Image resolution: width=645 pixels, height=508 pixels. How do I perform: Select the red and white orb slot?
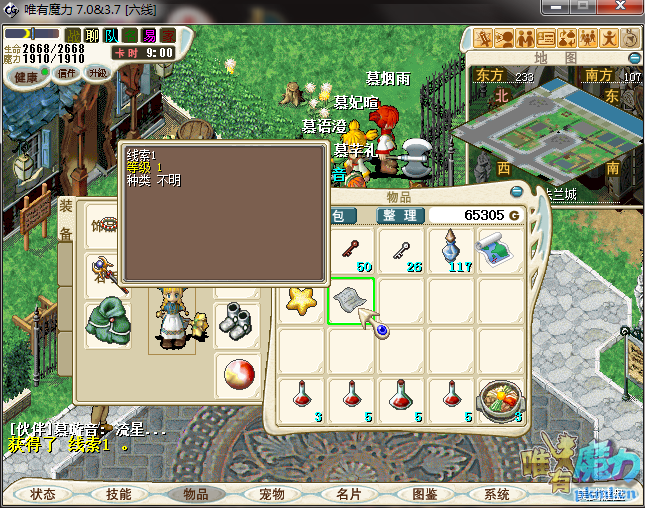coord(237,374)
